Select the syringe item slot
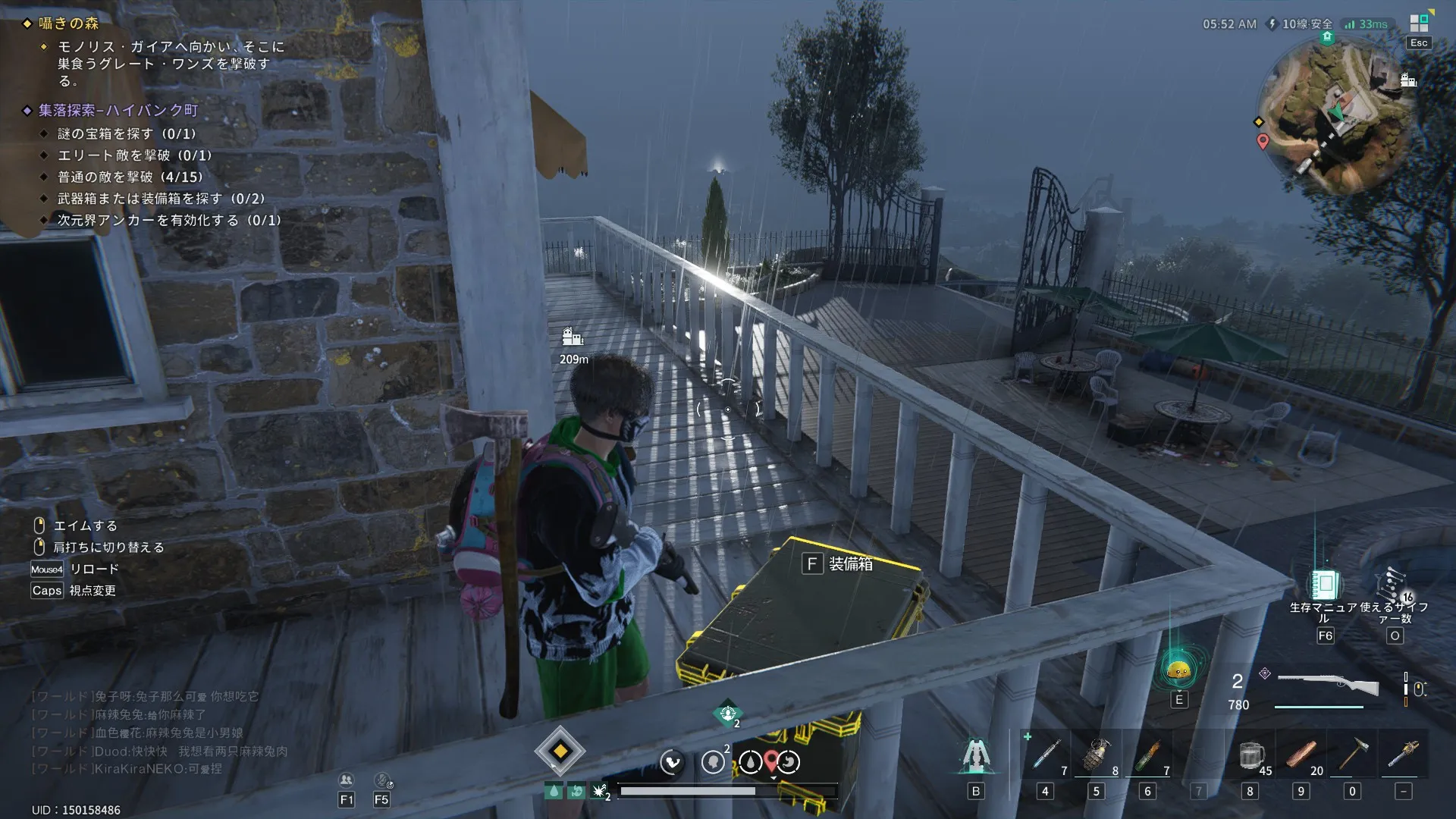This screenshot has height=819, width=1456. (x=1046, y=755)
